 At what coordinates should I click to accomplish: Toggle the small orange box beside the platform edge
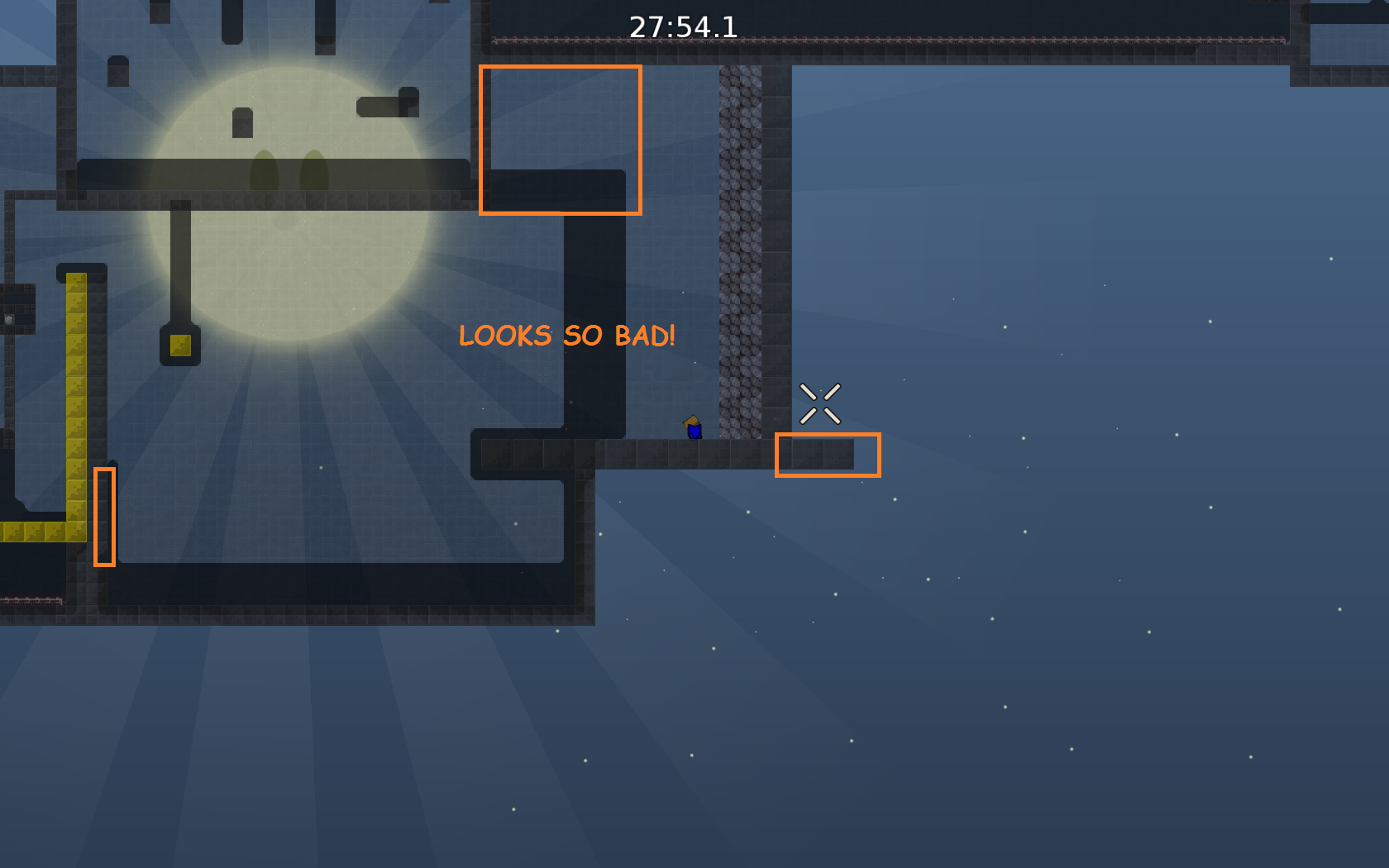point(828,455)
